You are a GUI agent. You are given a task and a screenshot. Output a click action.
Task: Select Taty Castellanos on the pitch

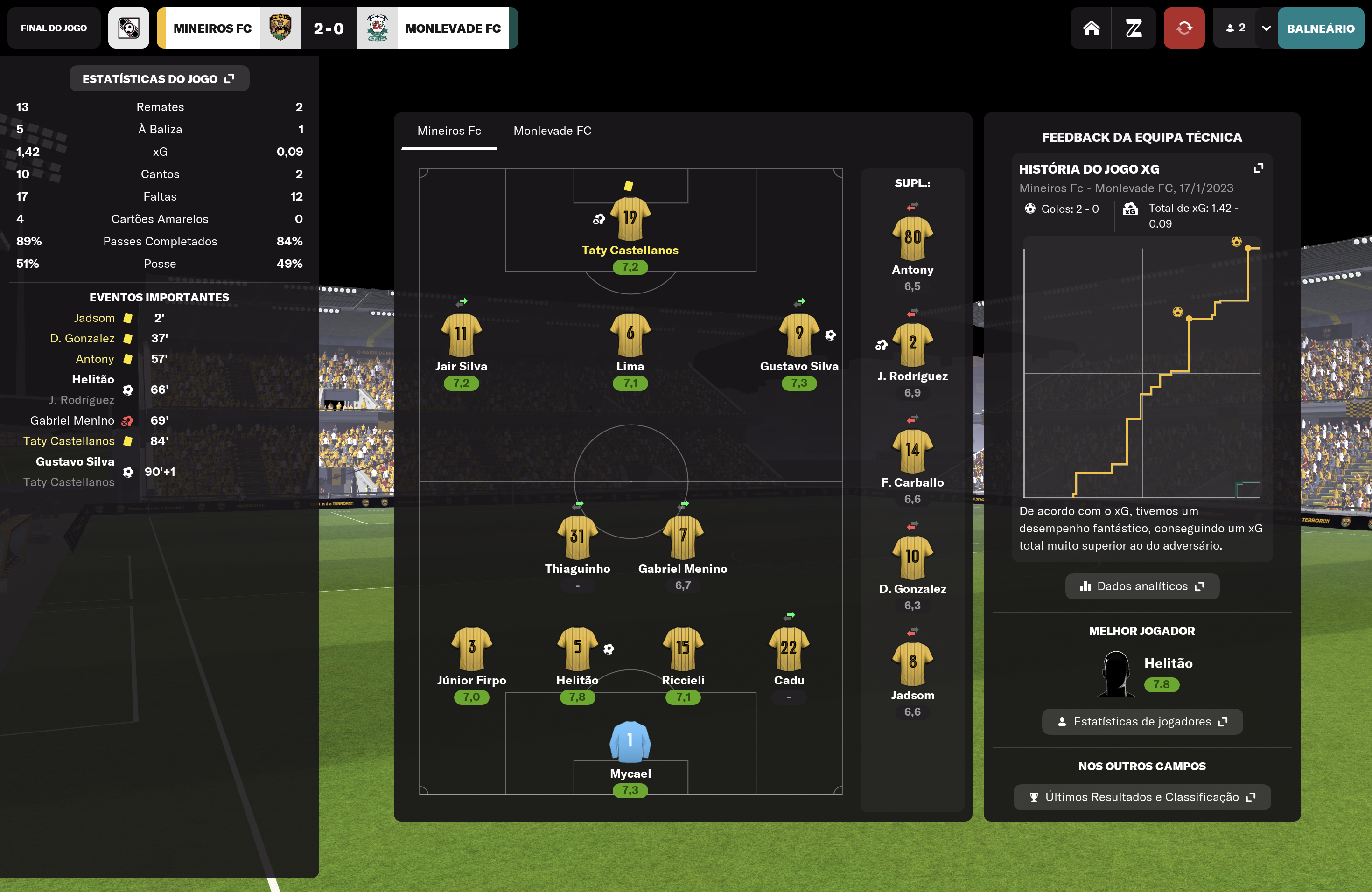click(630, 219)
